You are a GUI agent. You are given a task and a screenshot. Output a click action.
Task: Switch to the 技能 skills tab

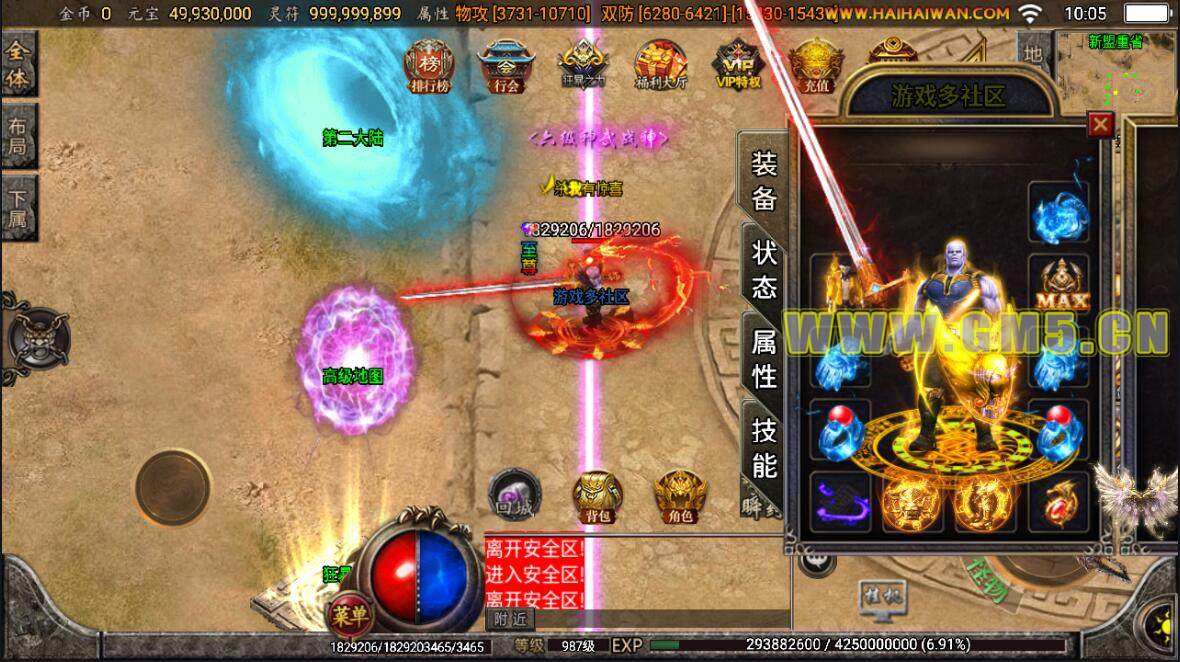tap(764, 448)
